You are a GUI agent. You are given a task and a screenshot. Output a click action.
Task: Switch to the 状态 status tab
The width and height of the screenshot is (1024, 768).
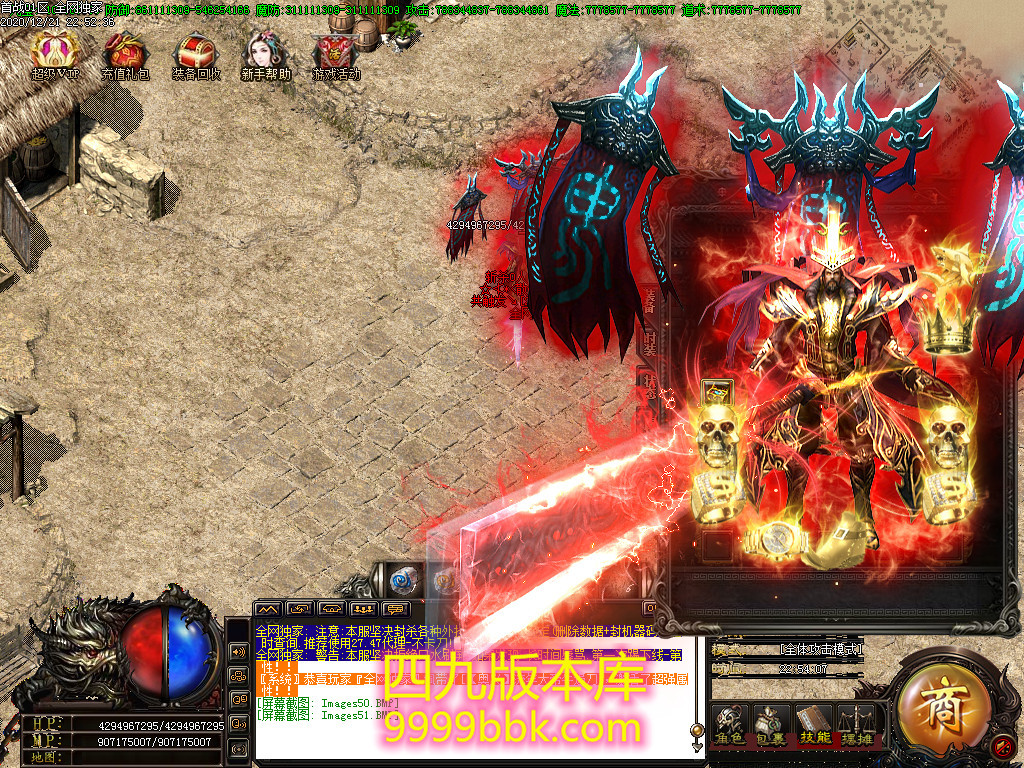point(646,388)
